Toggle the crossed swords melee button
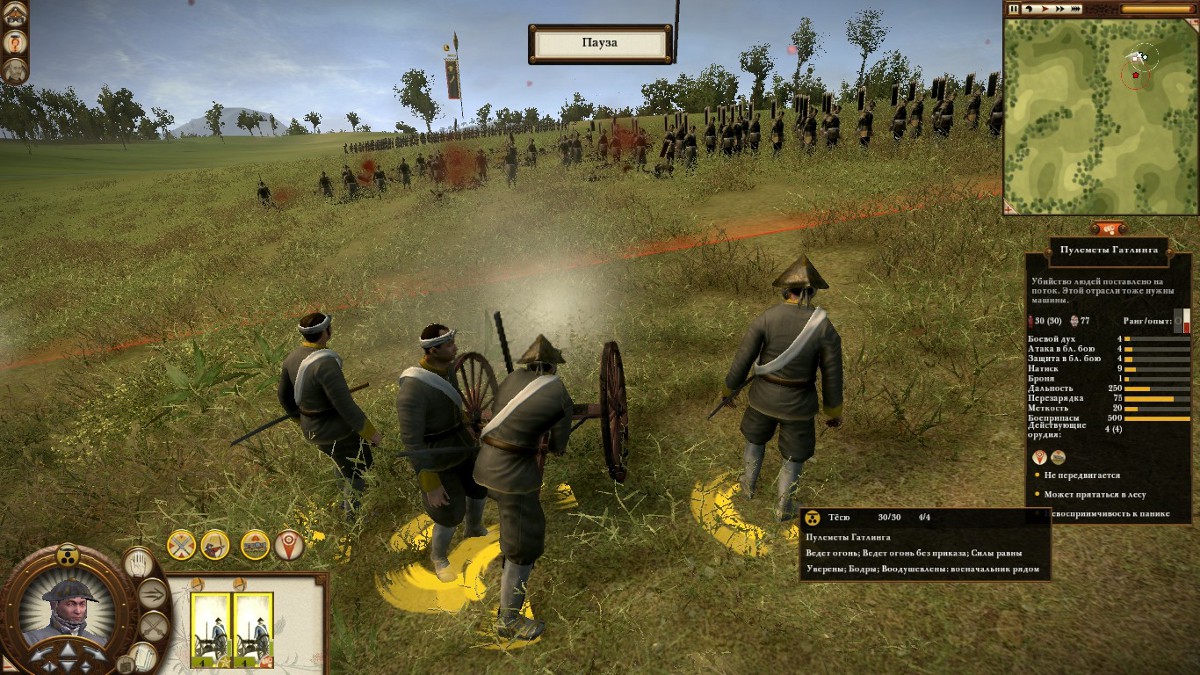This screenshot has height=675, width=1200. click(x=152, y=627)
